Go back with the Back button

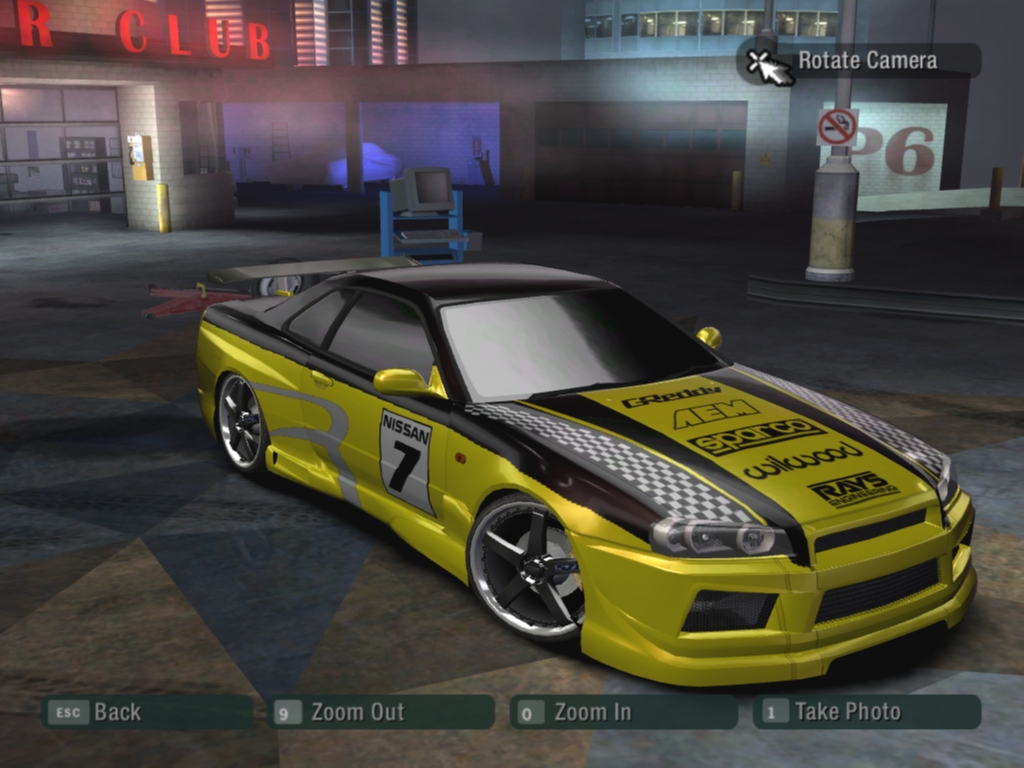[145, 712]
